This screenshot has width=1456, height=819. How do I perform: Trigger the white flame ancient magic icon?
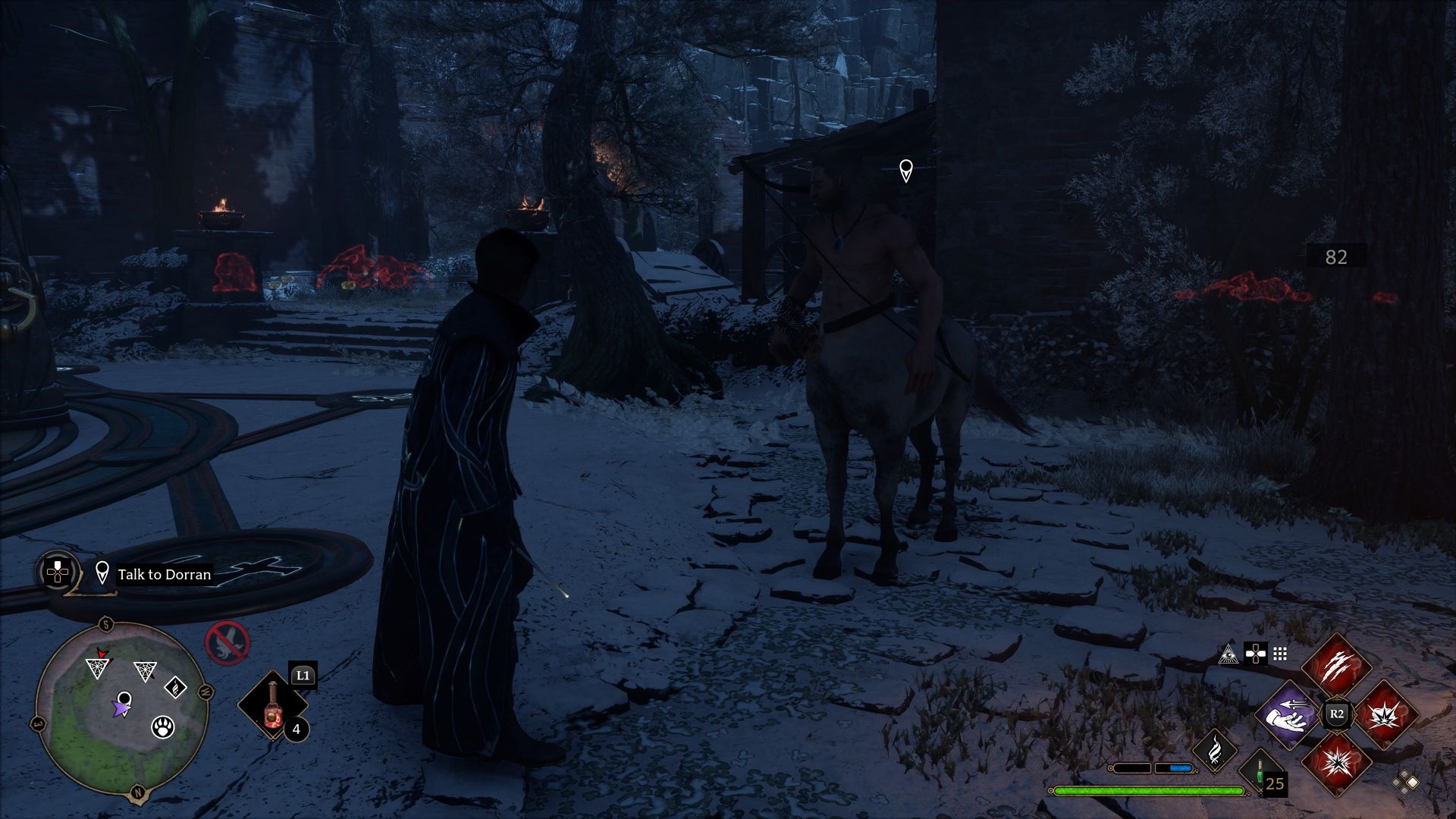click(1215, 750)
